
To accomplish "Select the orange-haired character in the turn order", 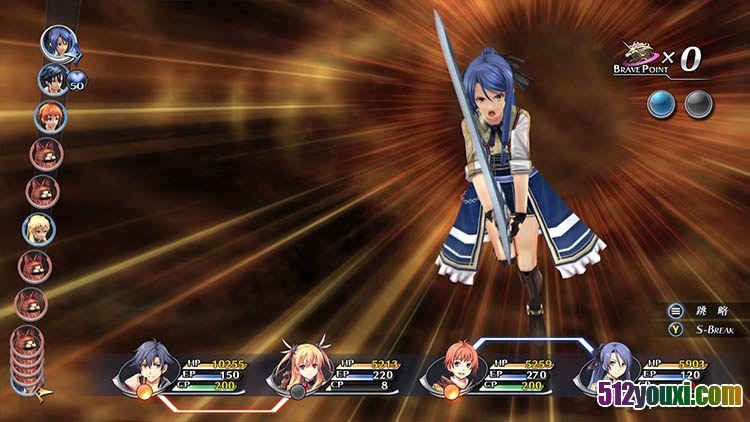I will [48, 116].
